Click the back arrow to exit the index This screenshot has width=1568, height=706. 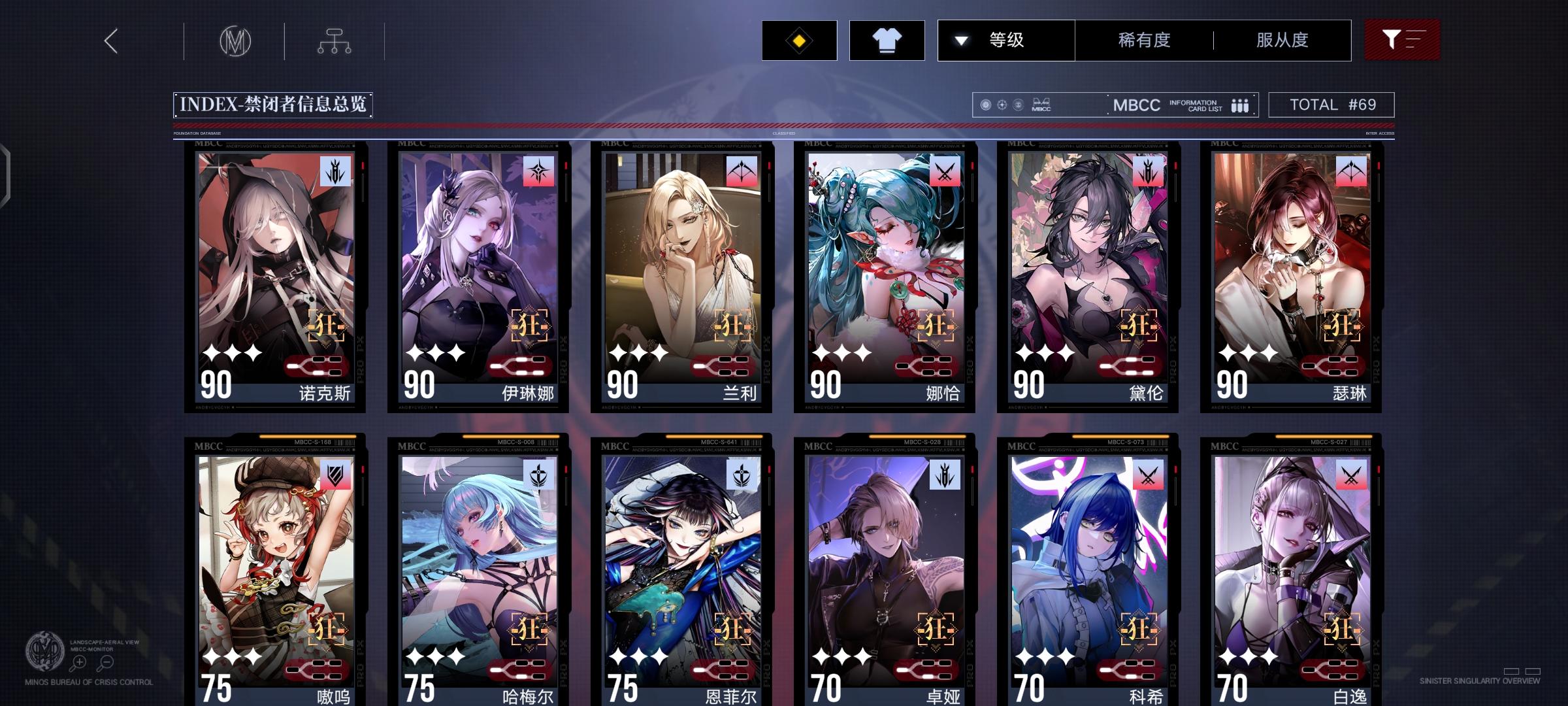(110, 41)
